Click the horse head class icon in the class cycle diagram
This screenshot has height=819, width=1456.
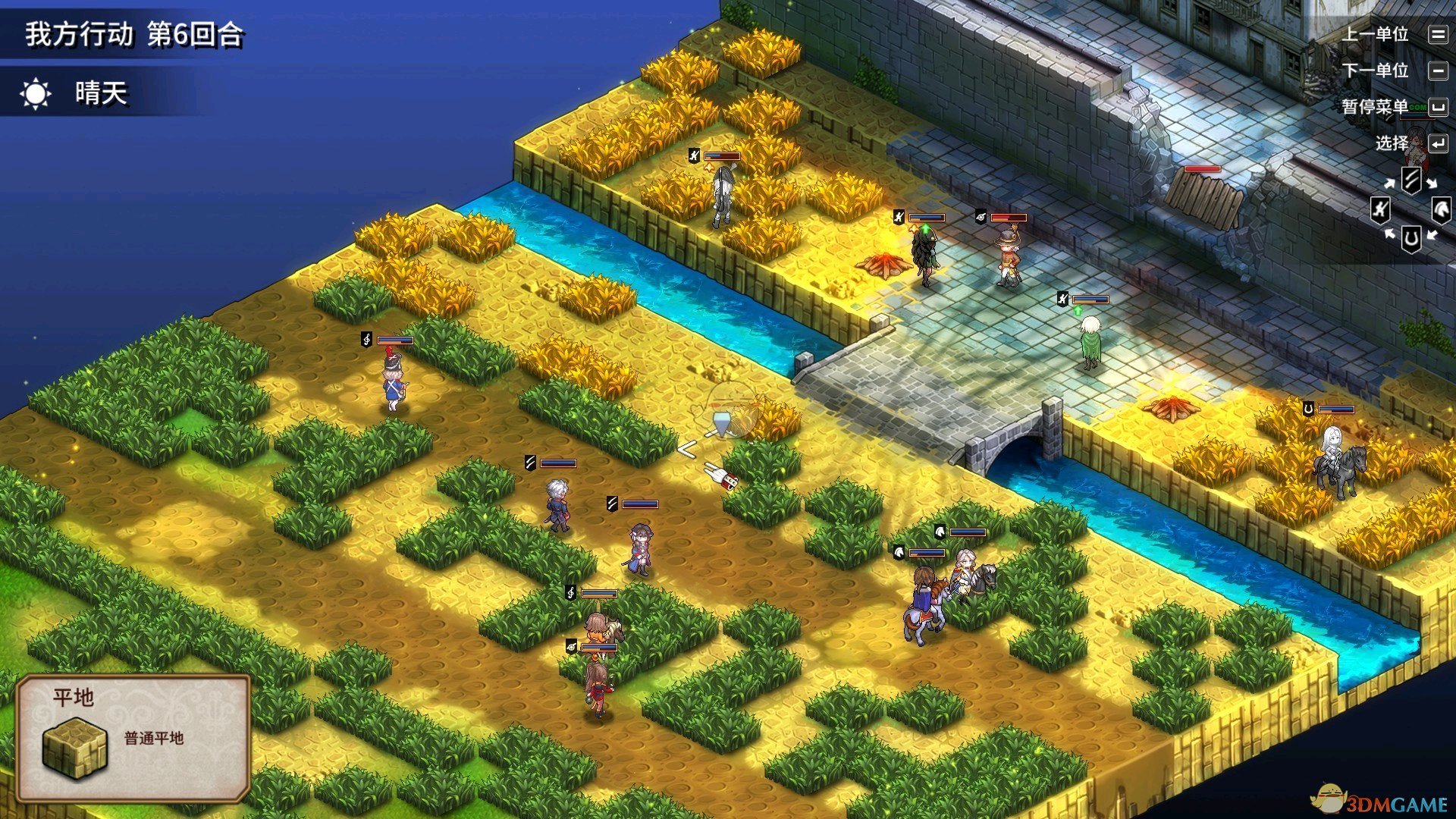[1440, 209]
